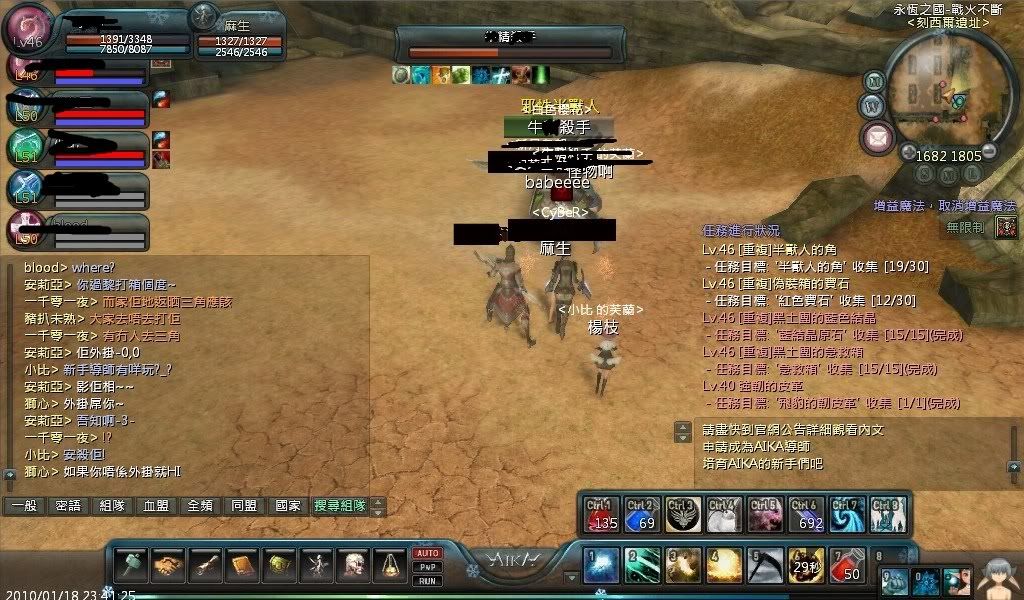Open the orange book menu icon
1024x600 pixels.
pyautogui.click(x=241, y=566)
